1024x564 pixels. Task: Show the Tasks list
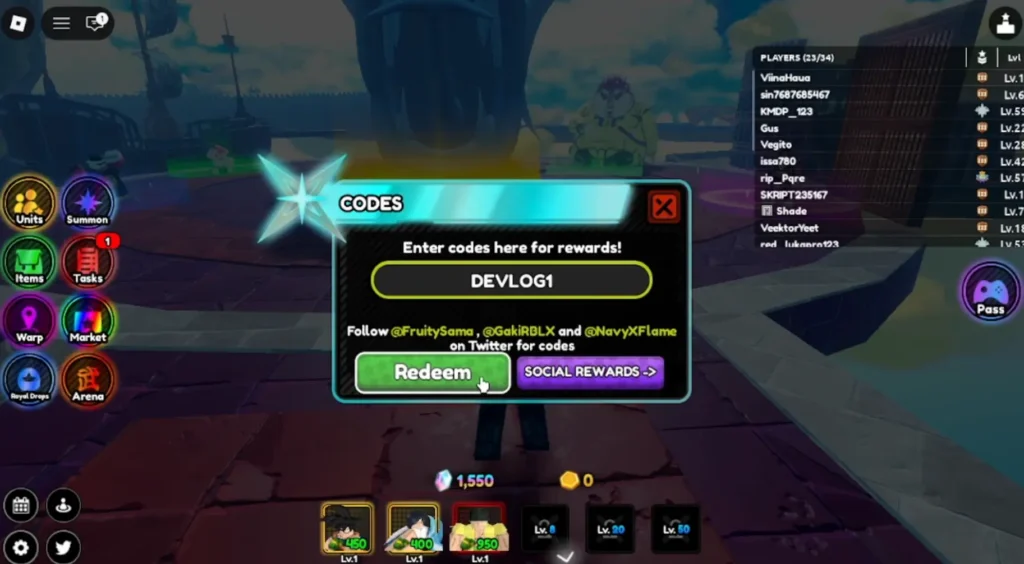(x=87, y=262)
